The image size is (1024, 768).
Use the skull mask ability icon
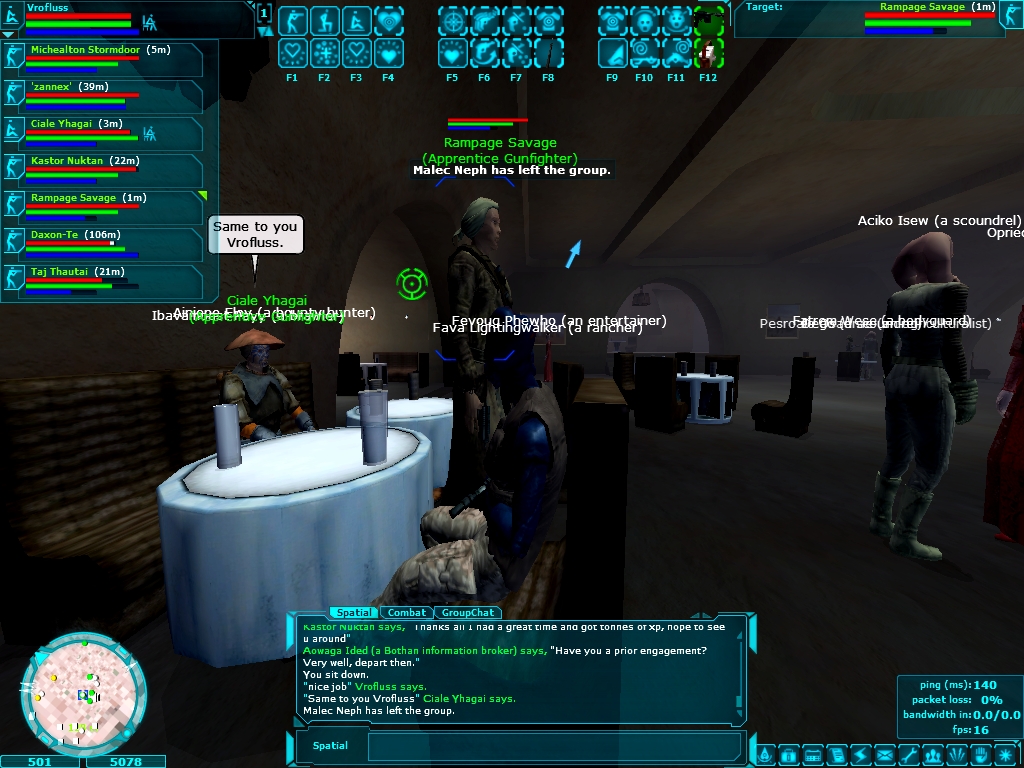[x=645, y=21]
